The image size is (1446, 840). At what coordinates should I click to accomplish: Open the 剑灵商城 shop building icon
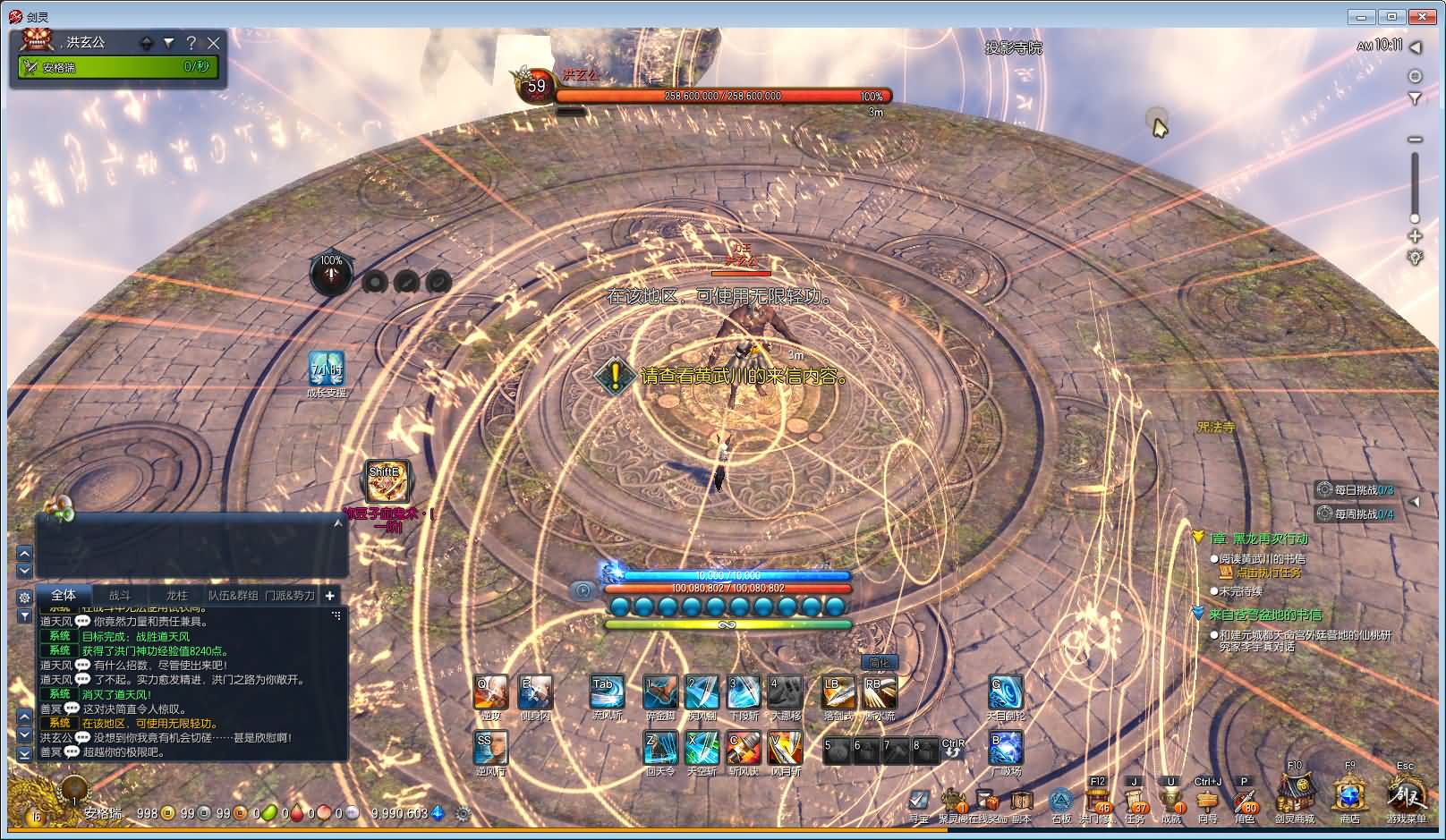click(x=1294, y=793)
